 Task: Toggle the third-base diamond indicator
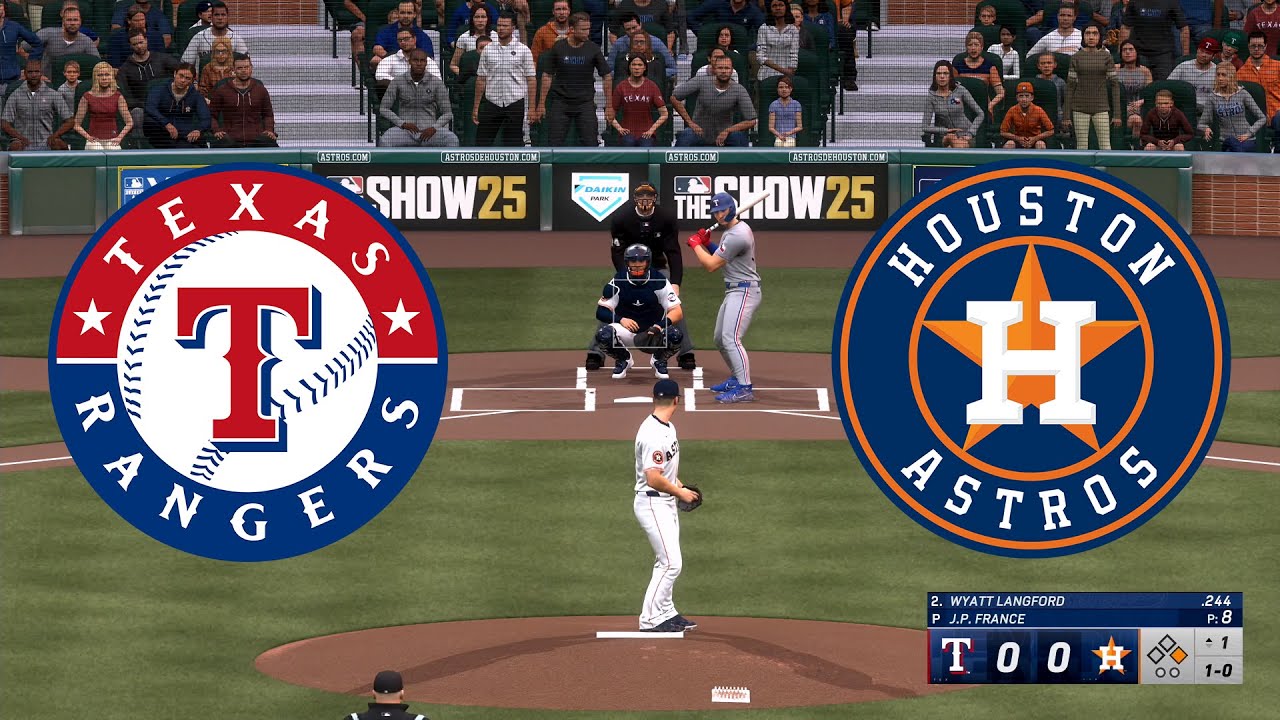coord(1155,653)
